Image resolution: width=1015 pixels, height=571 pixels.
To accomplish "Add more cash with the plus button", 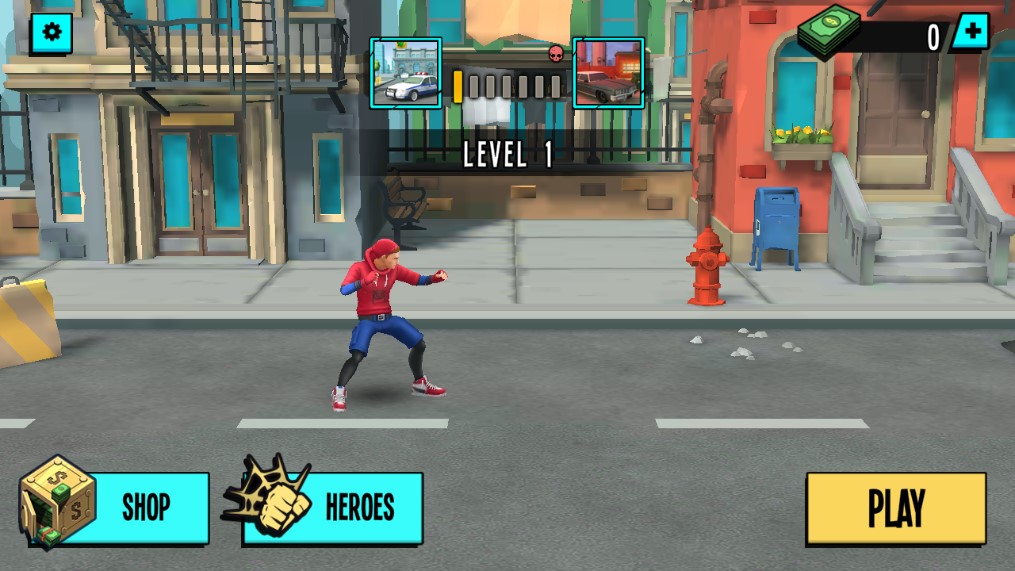I will (970, 33).
